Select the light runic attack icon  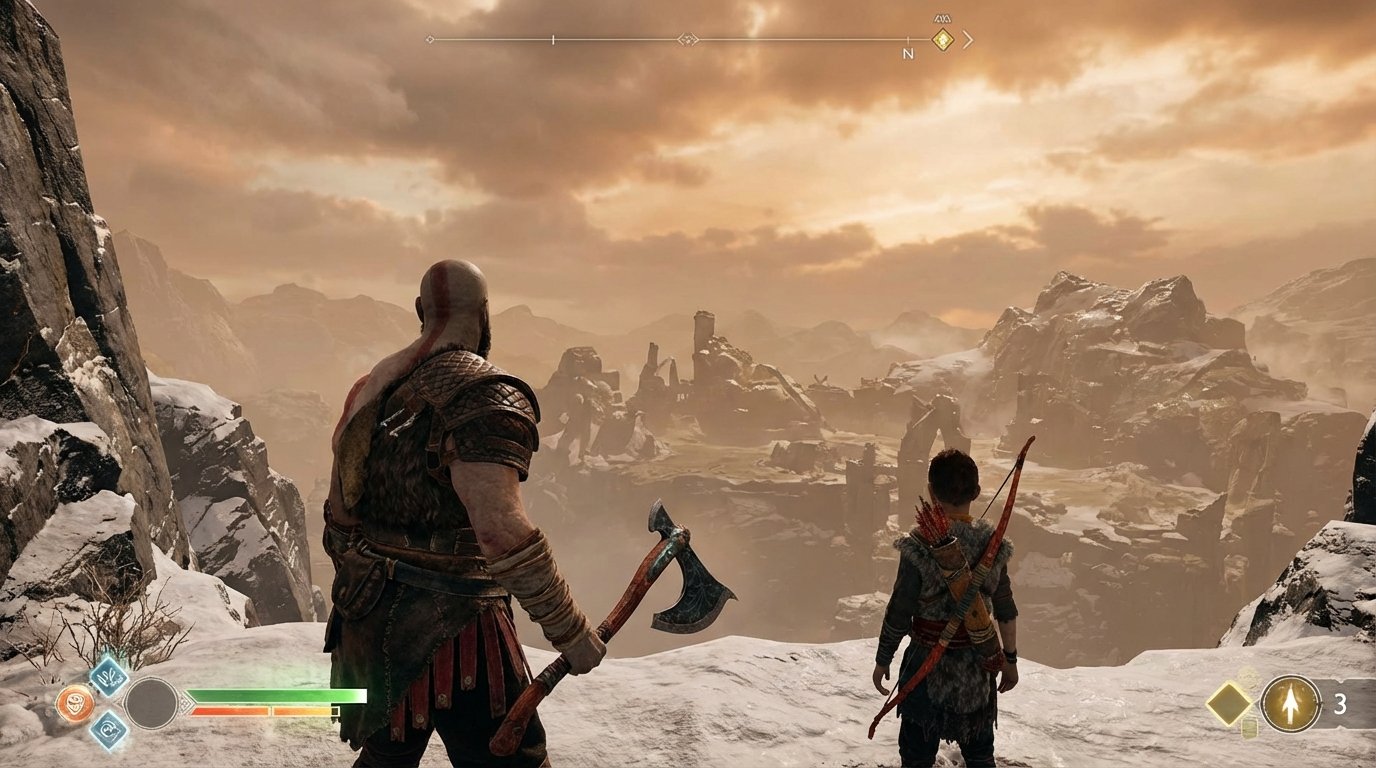108,680
